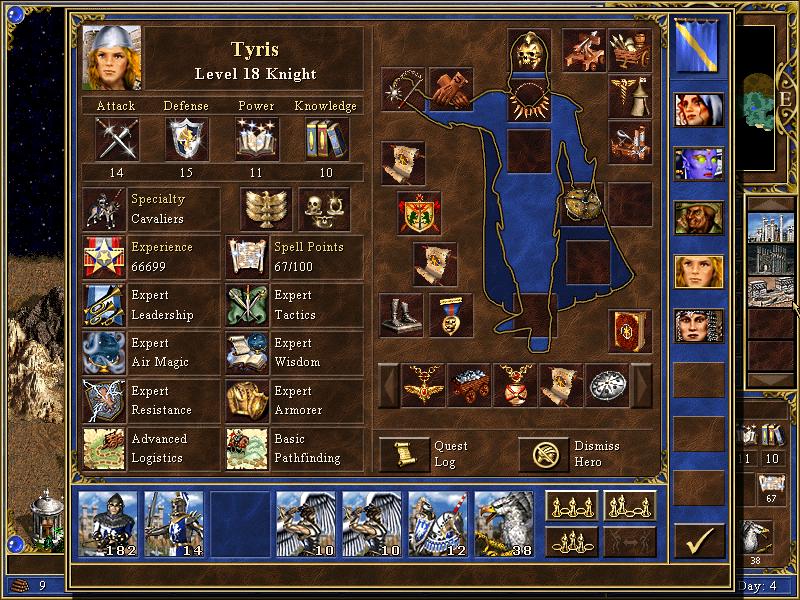The width and height of the screenshot is (800, 600).
Task: Select the skull helmet artifact
Action: pyautogui.click(x=529, y=52)
